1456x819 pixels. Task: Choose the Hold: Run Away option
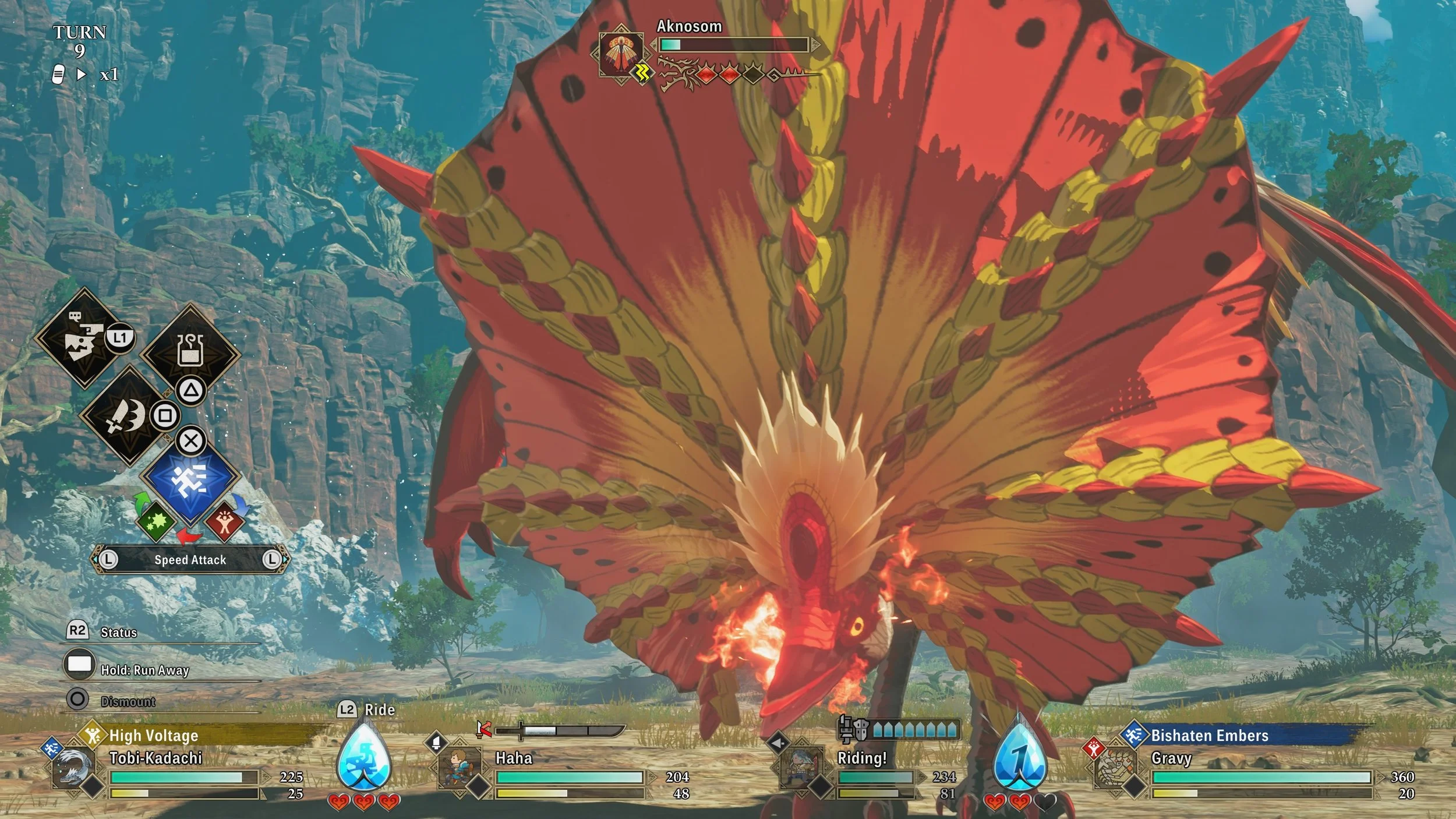(x=144, y=670)
